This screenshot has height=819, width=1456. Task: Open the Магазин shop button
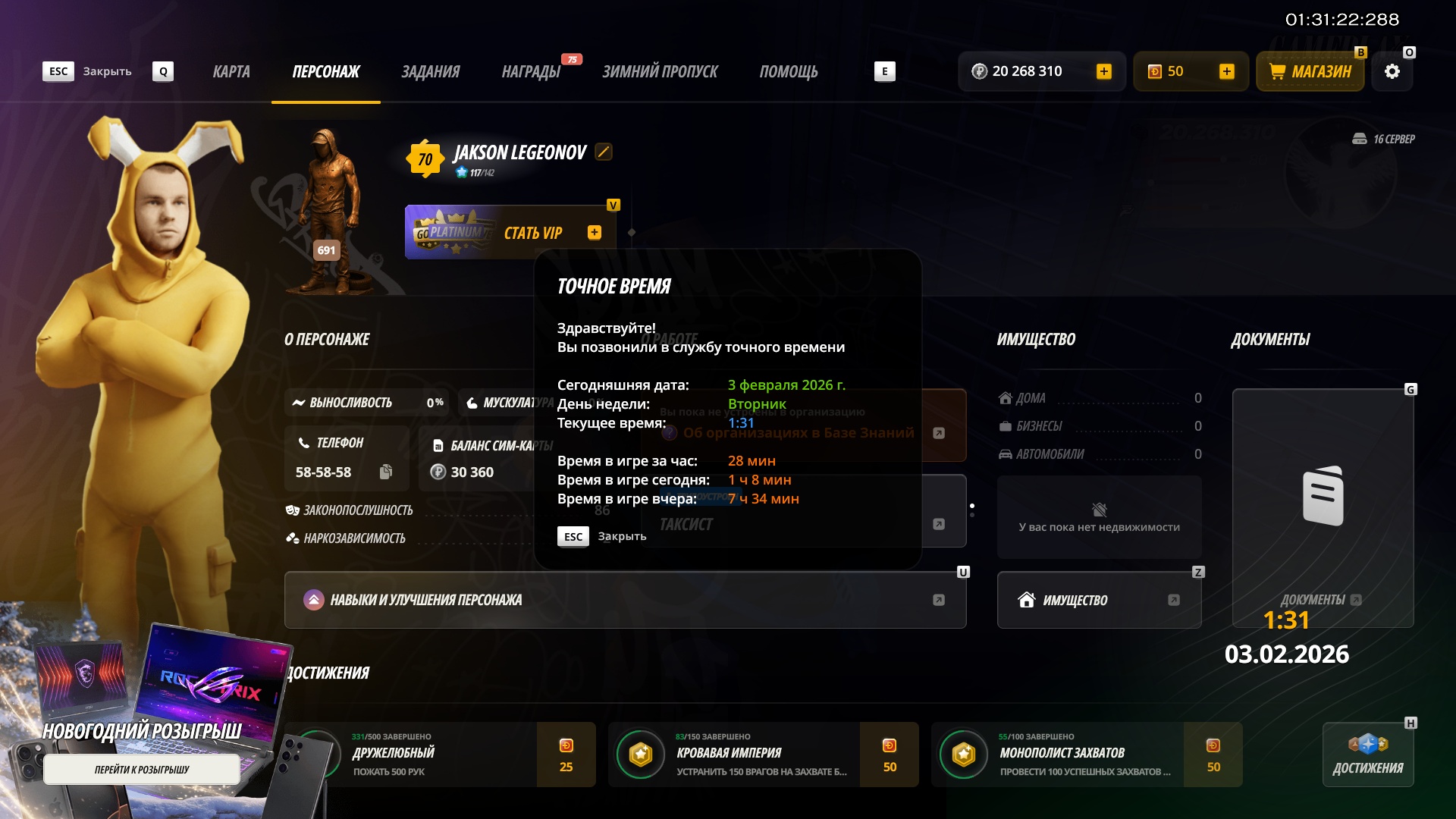pos(1310,72)
